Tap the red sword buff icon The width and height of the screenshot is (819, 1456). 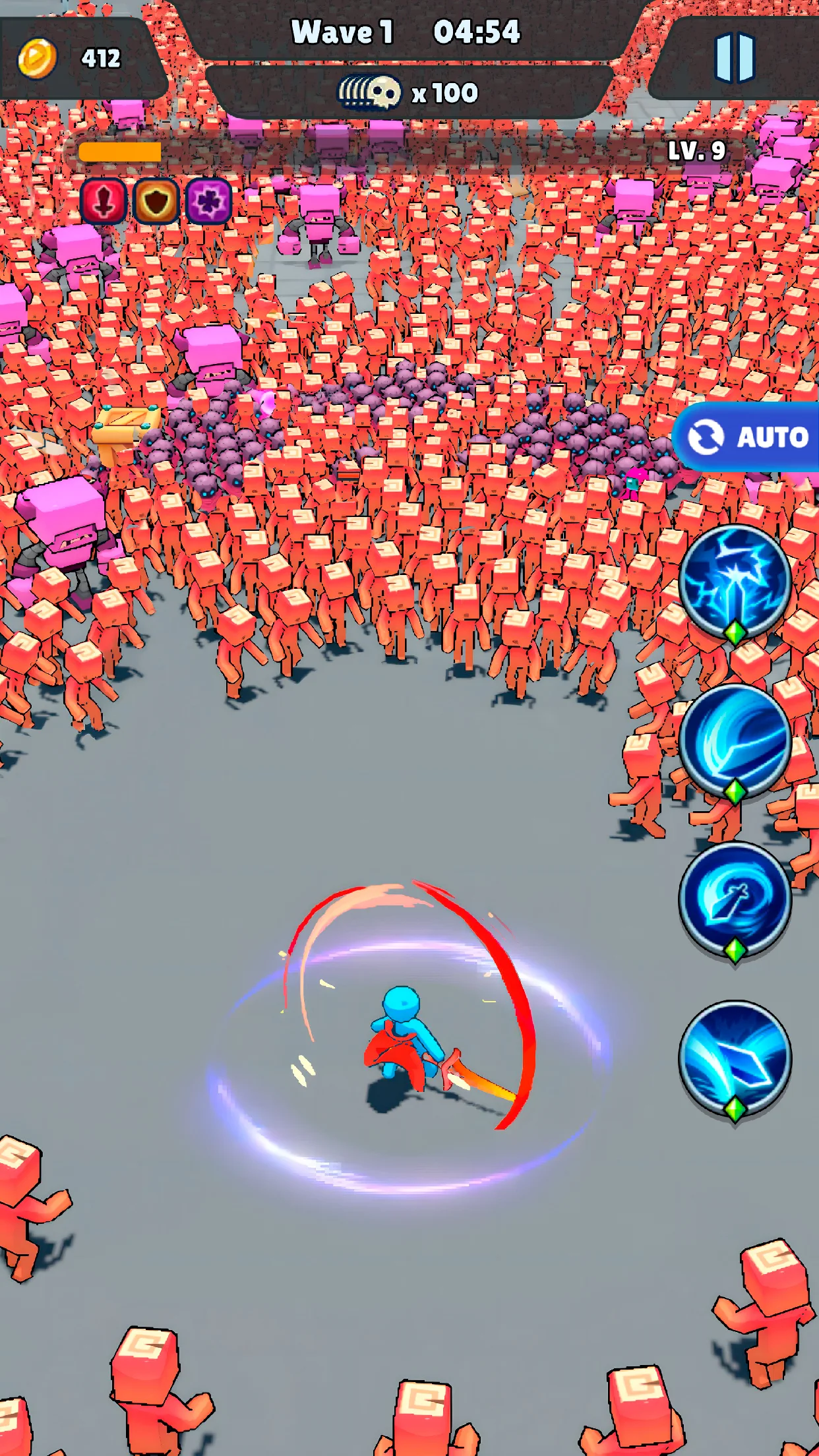[x=104, y=201]
